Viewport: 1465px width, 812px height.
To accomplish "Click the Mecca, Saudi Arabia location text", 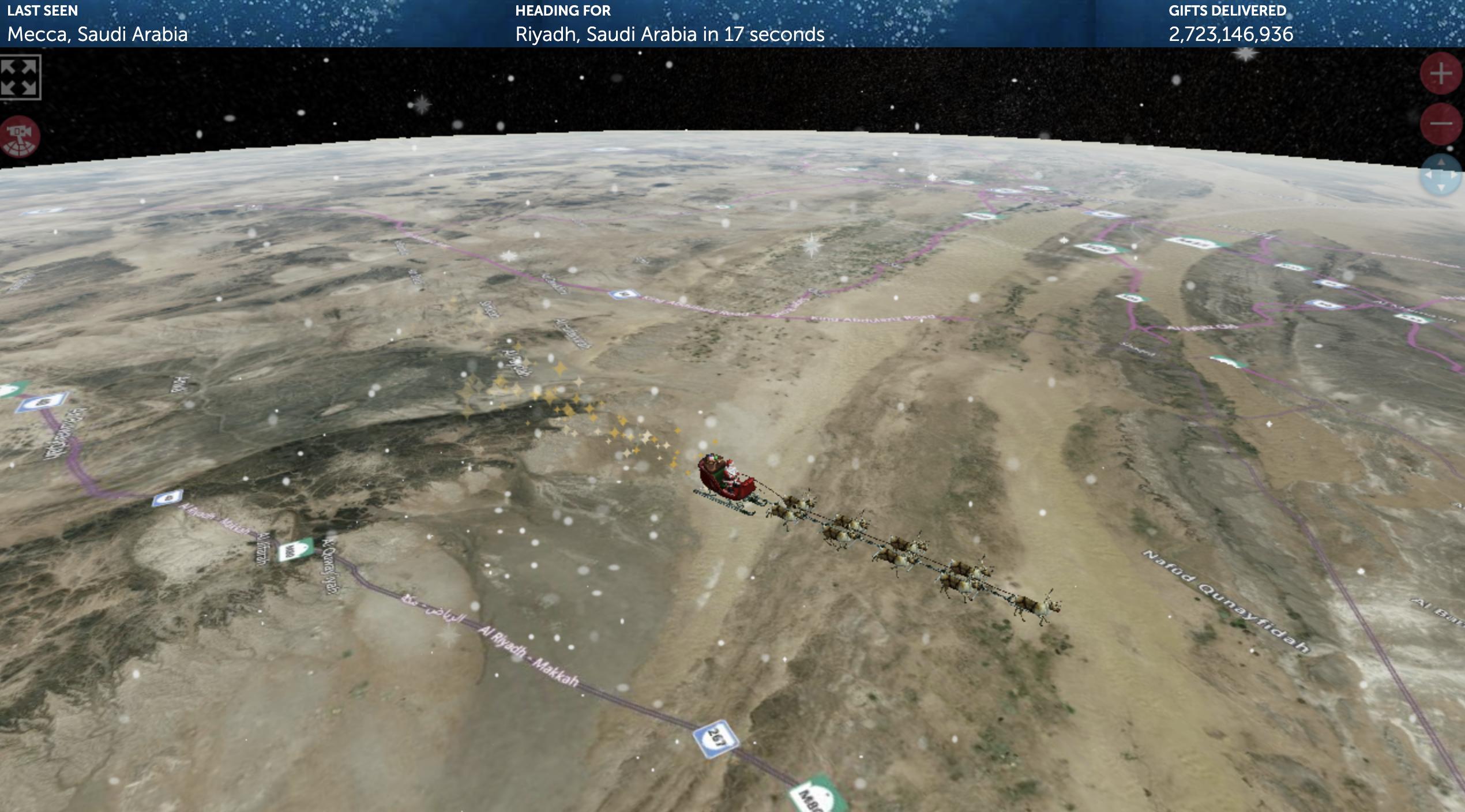I will (97, 35).
